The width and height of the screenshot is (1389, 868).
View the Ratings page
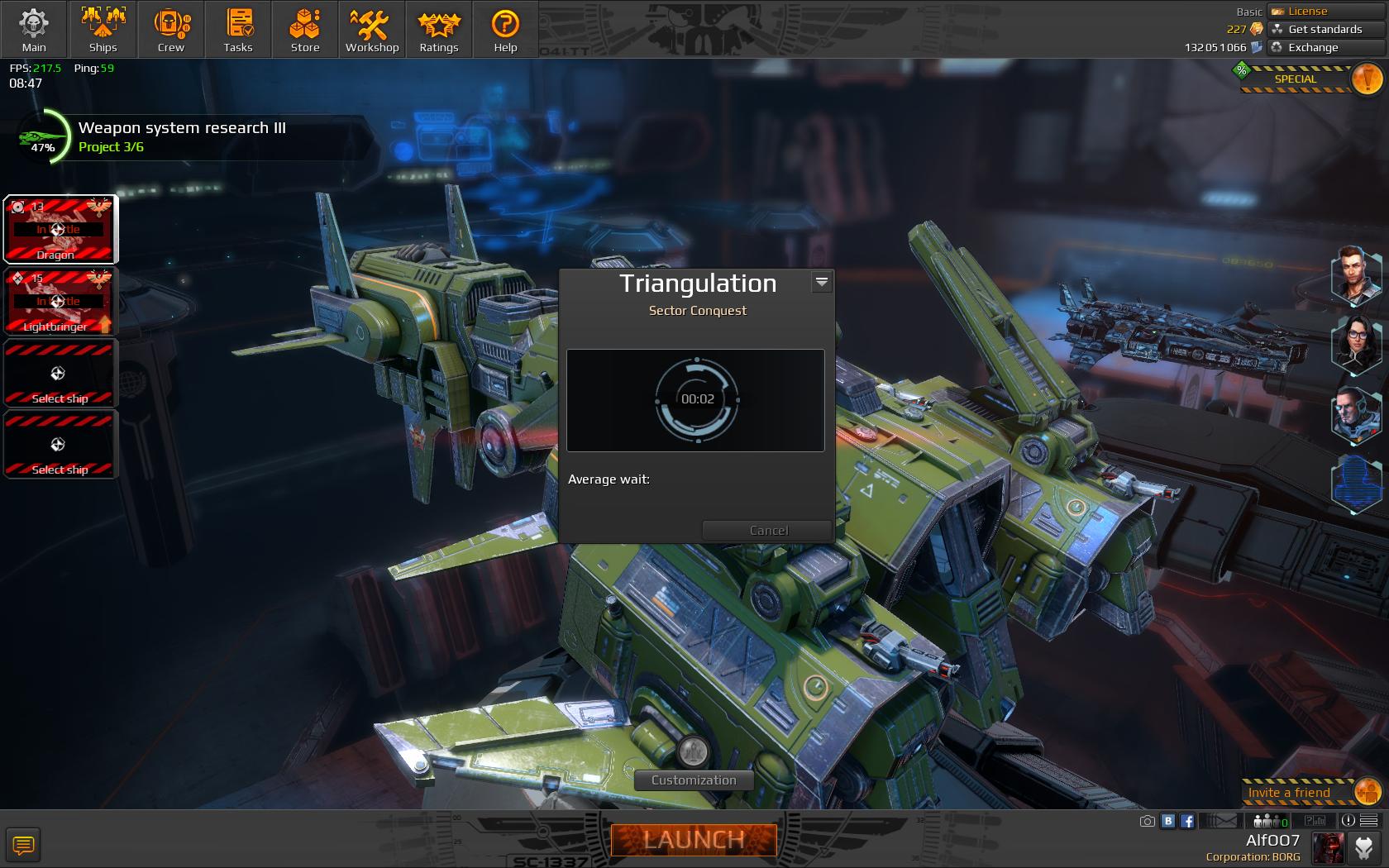click(x=438, y=30)
